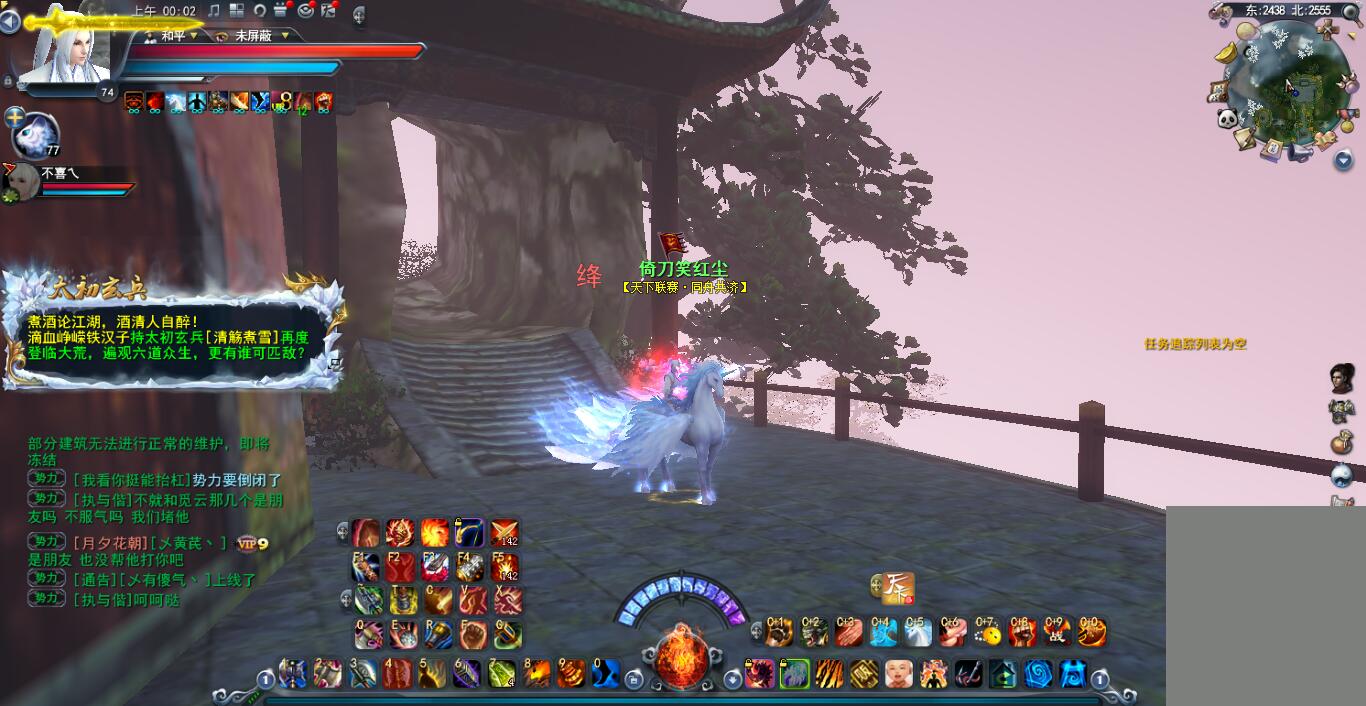Screen dimensions: 1366x706
Task: Activate the F1 hotkey skill
Action: tap(366, 567)
